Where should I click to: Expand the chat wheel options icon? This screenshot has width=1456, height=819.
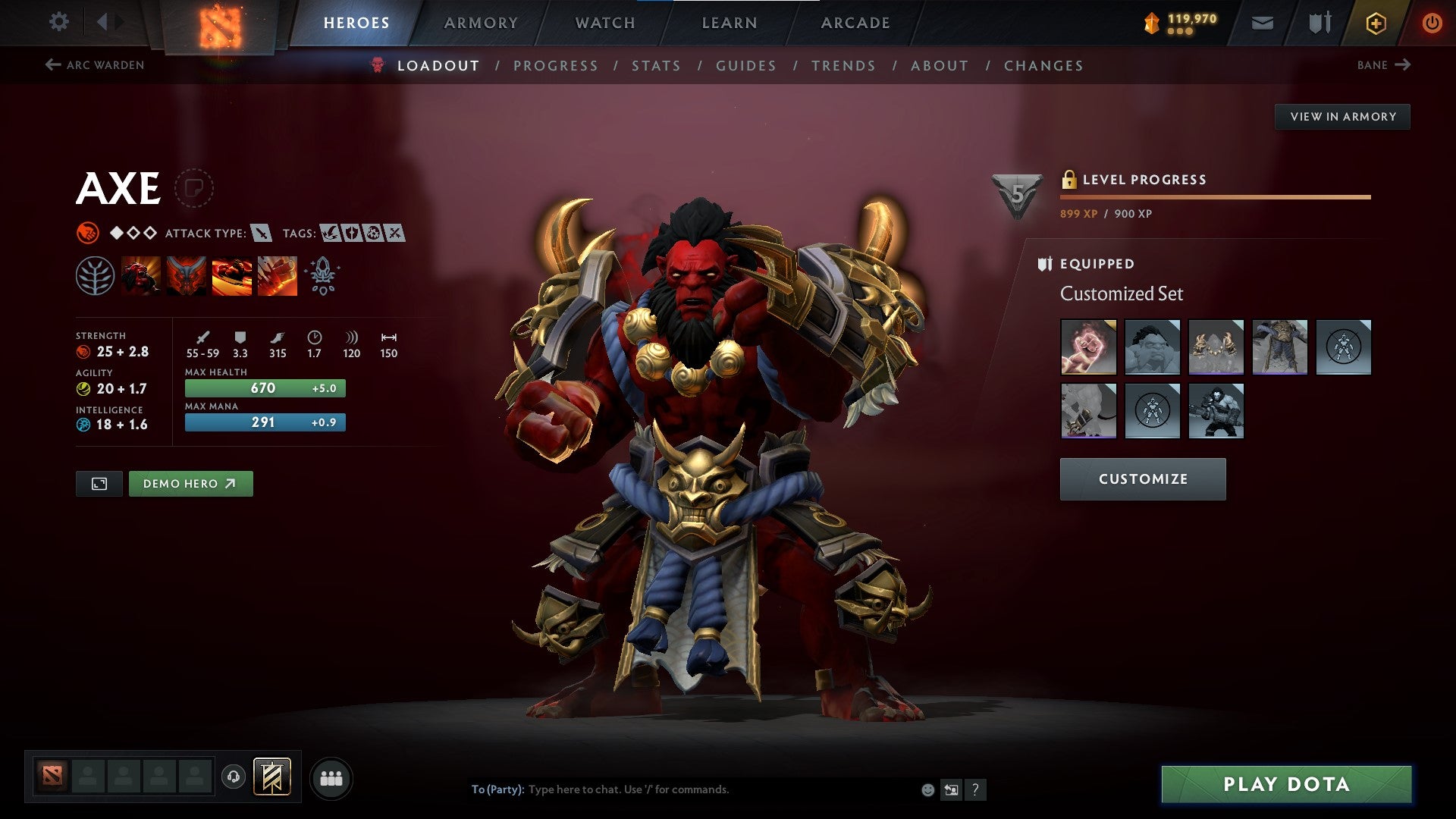[952, 789]
